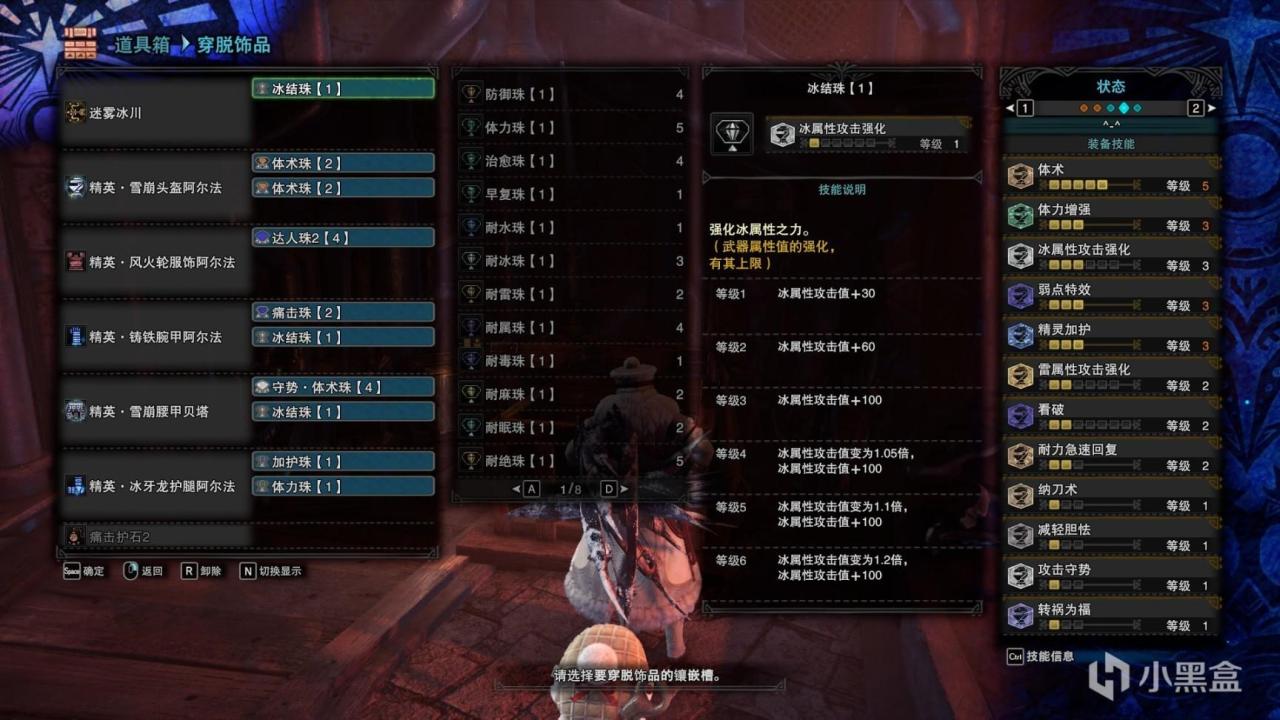The width and height of the screenshot is (1280, 720).
Task: Choose 耐毒珠【1】 from the list
Action: [571, 361]
